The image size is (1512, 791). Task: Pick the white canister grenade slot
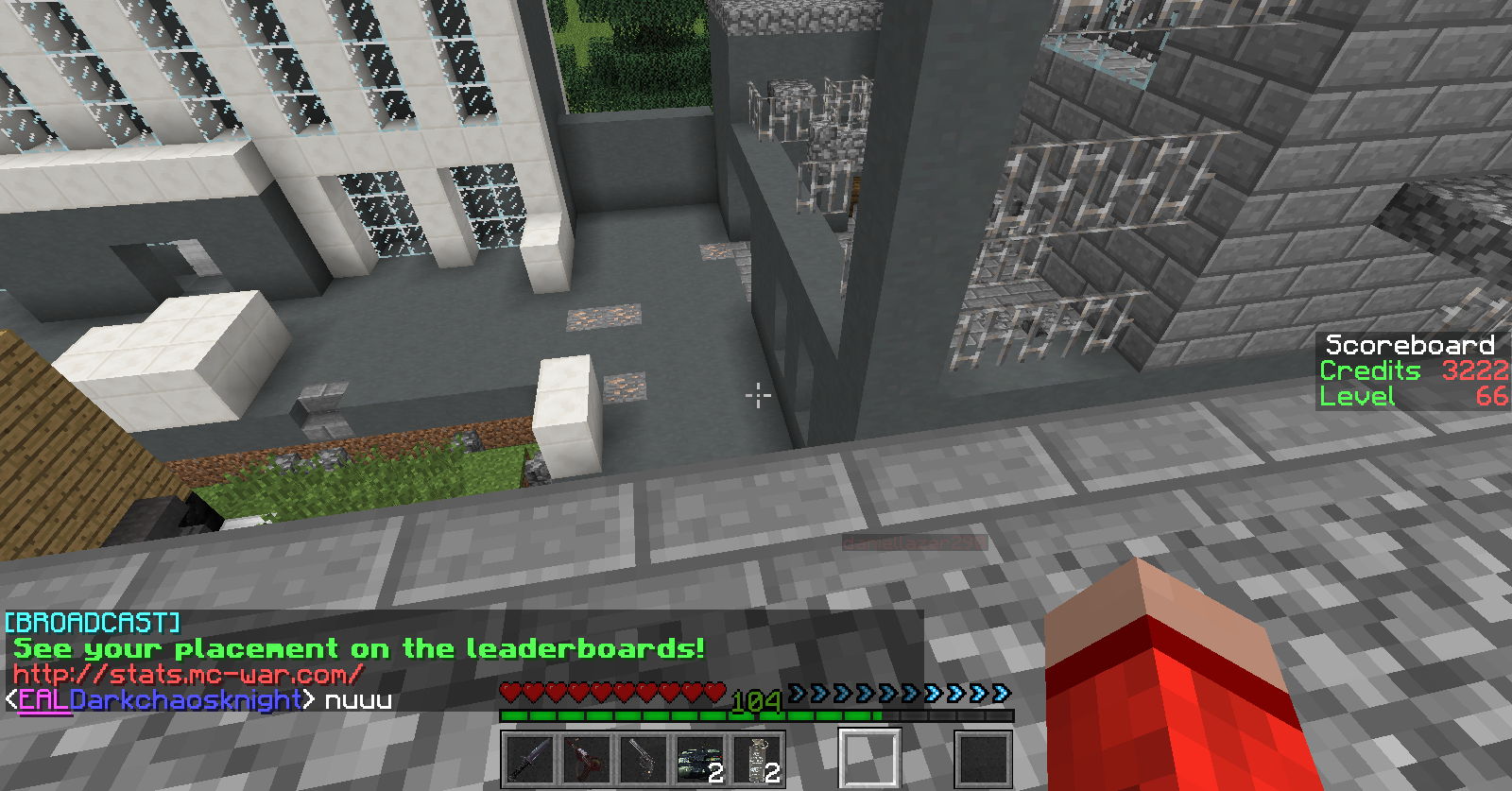pyautogui.click(x=757, y=758)
